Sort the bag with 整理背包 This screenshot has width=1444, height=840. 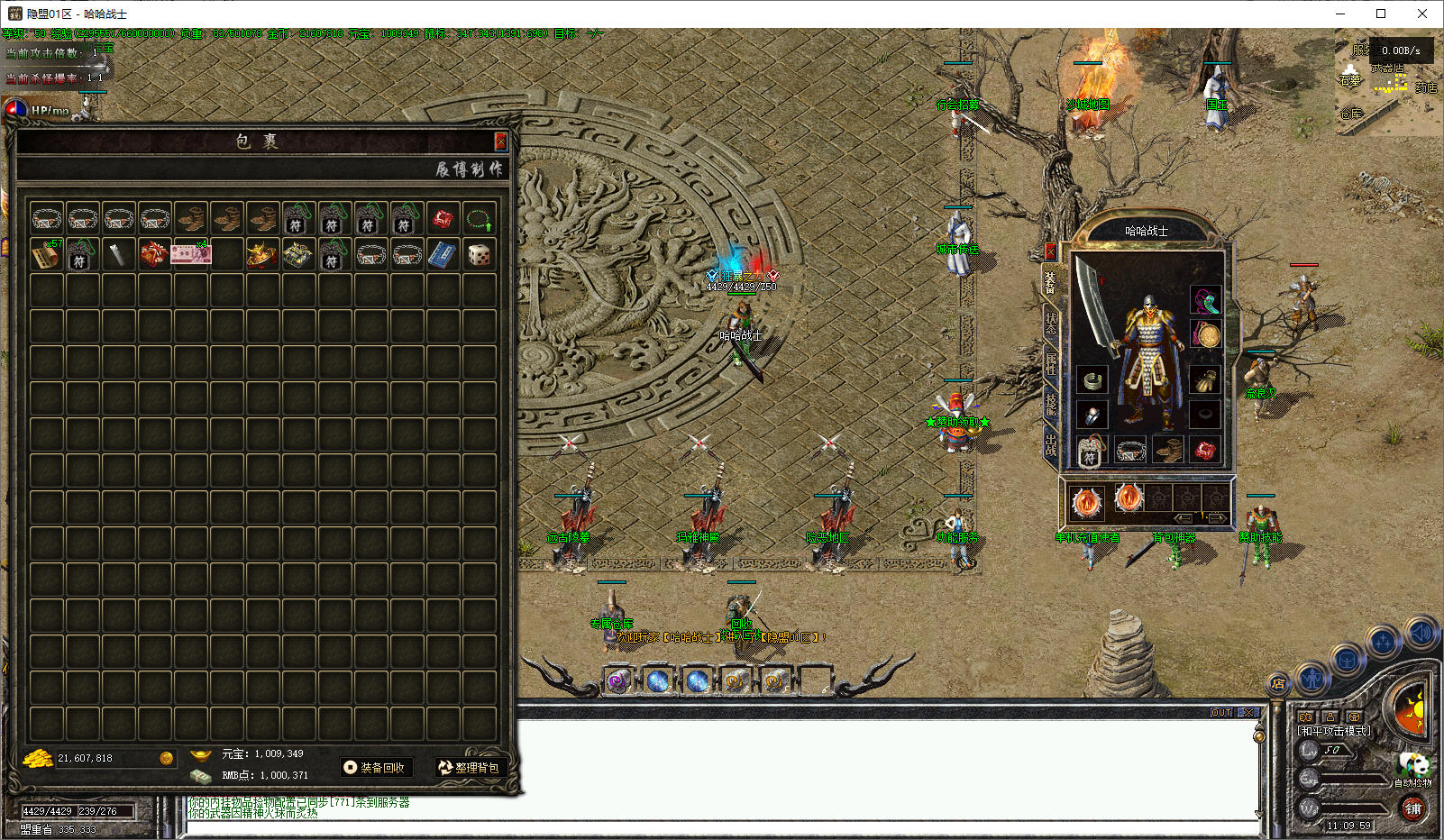coord(468,768)
